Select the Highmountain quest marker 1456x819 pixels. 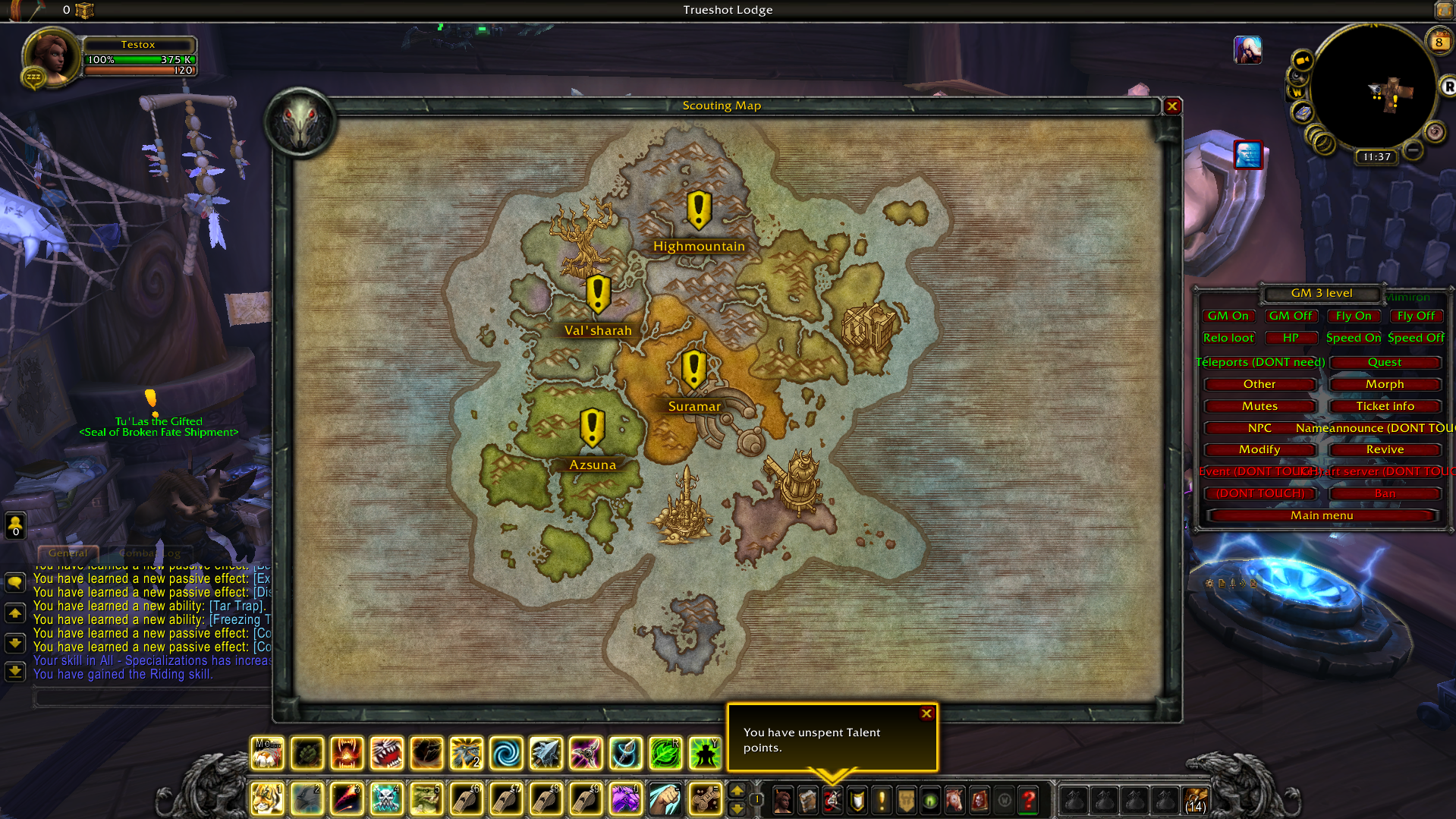pos(699,209)
